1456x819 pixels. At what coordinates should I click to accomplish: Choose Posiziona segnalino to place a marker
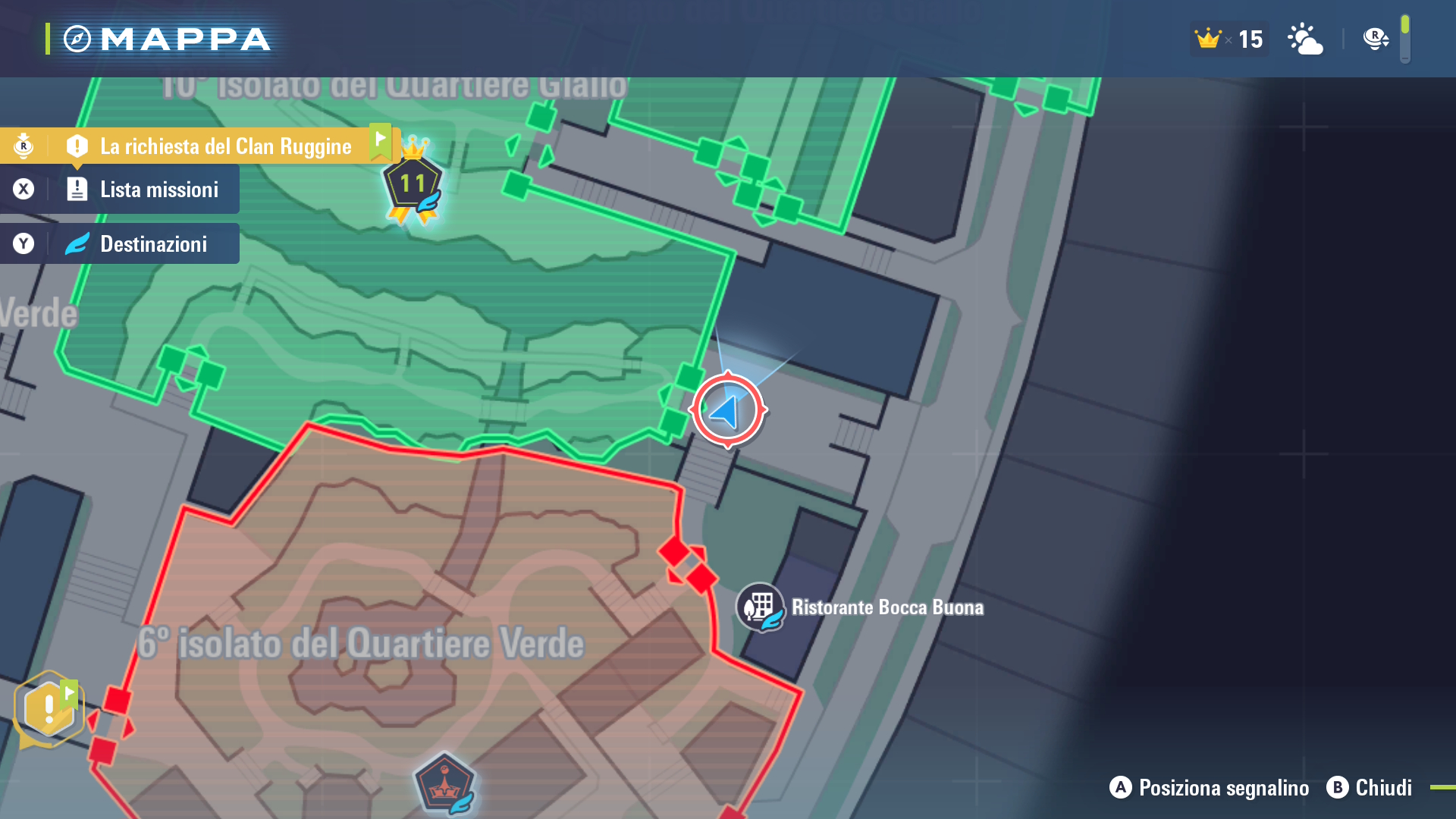[1210, 788]
